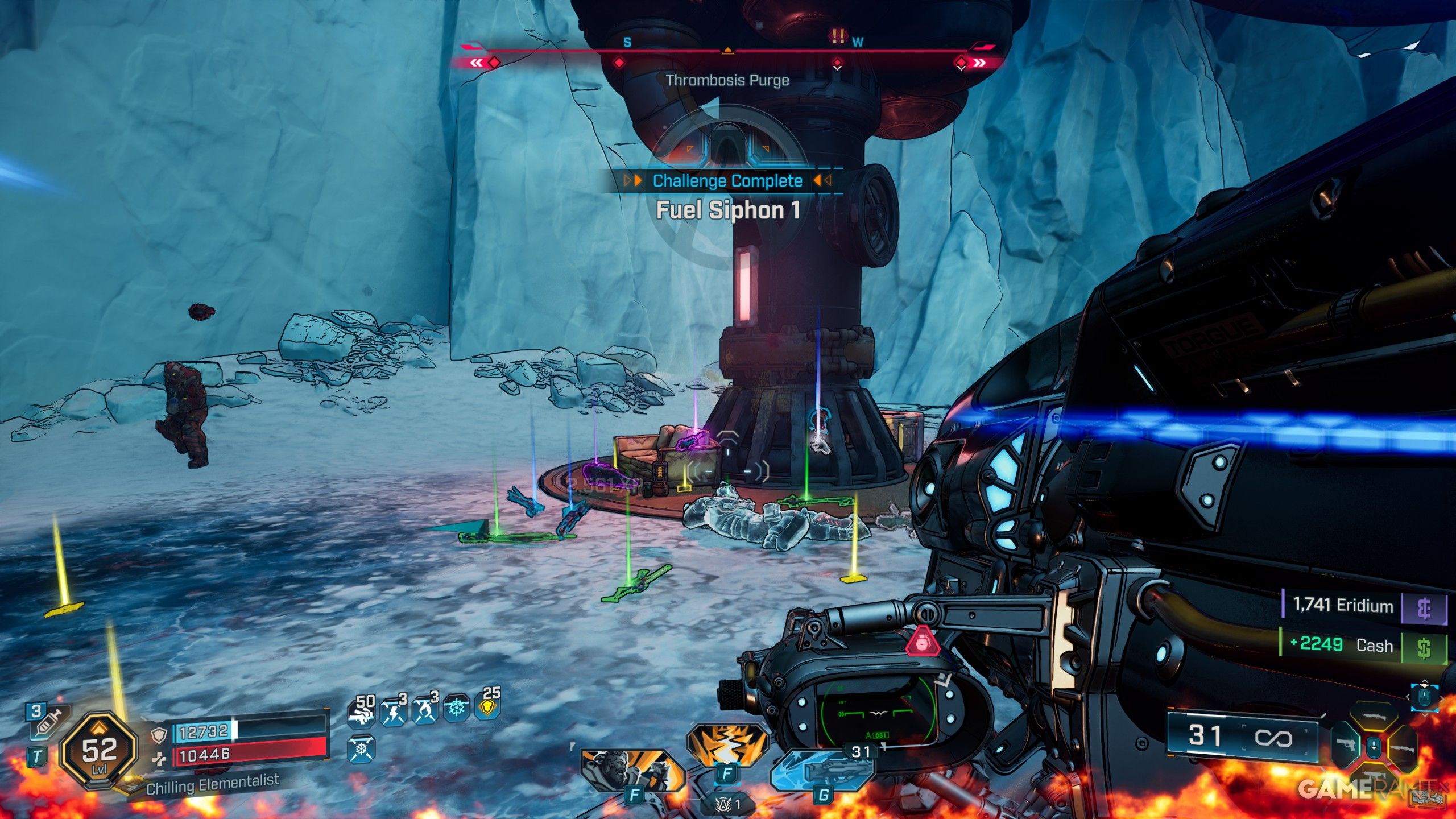The height and width of the screenshot is (819, 1456).
Task: Click the Thrombosis Purge objective tracker
Action: pyautogui.click(x=727, y=80)
